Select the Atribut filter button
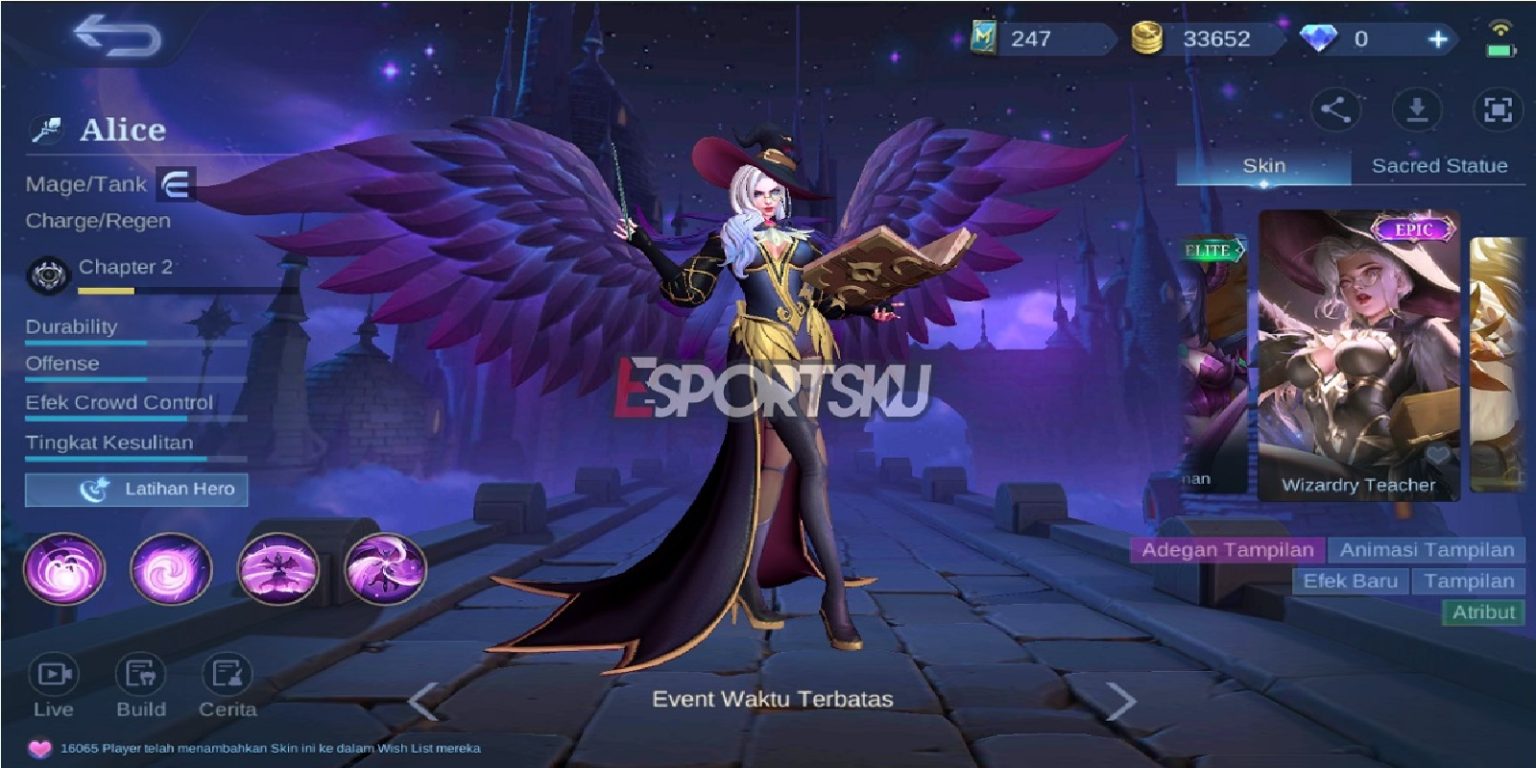 pos(1484,612)
